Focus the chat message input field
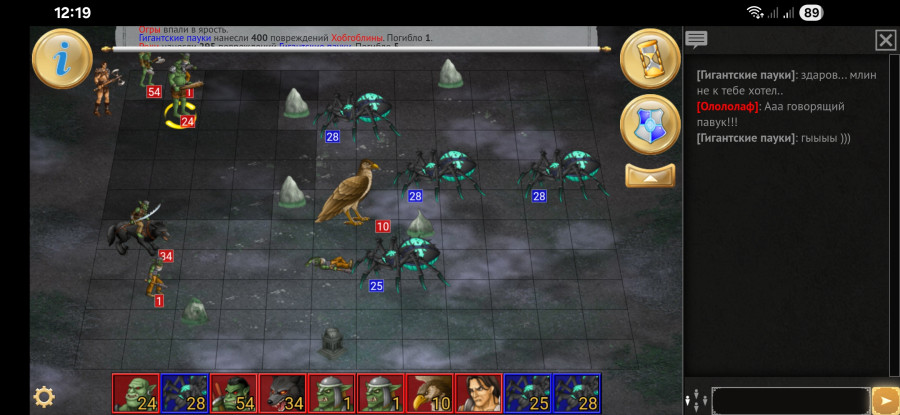The image size is (900, 415). pos(790,400)
